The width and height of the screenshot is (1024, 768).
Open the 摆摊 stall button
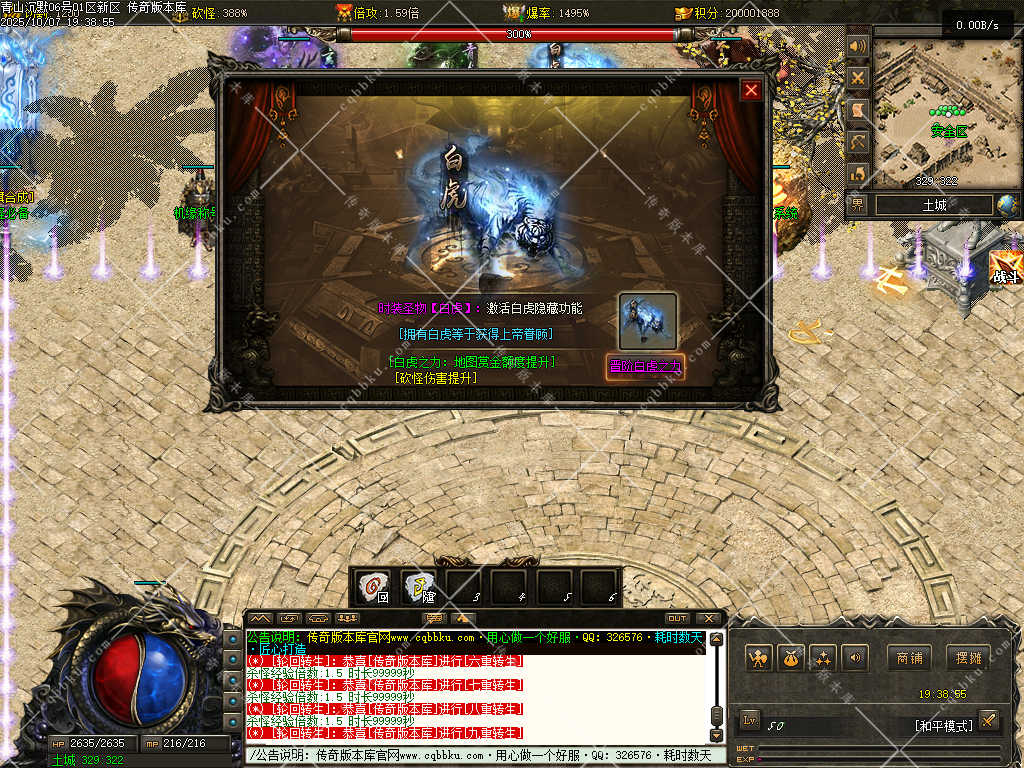pos(969,657)
